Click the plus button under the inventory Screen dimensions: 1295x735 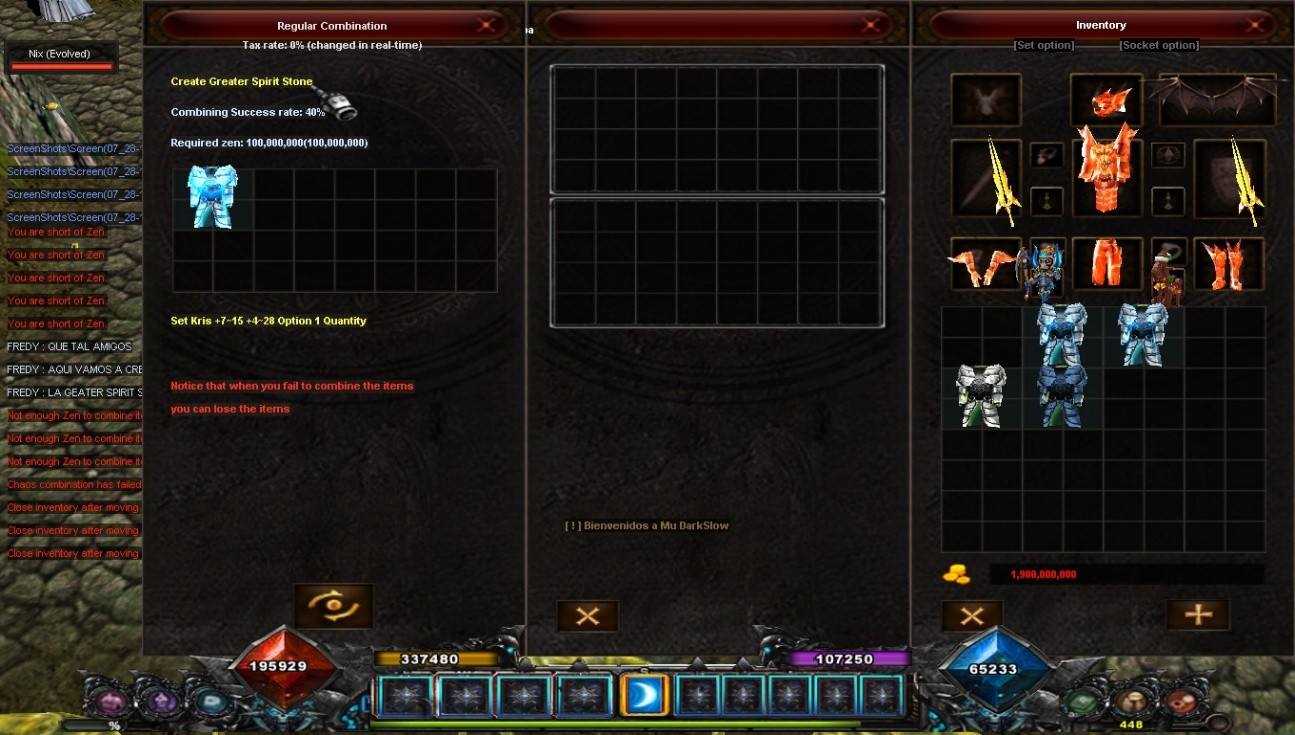tap(1197, 614)
